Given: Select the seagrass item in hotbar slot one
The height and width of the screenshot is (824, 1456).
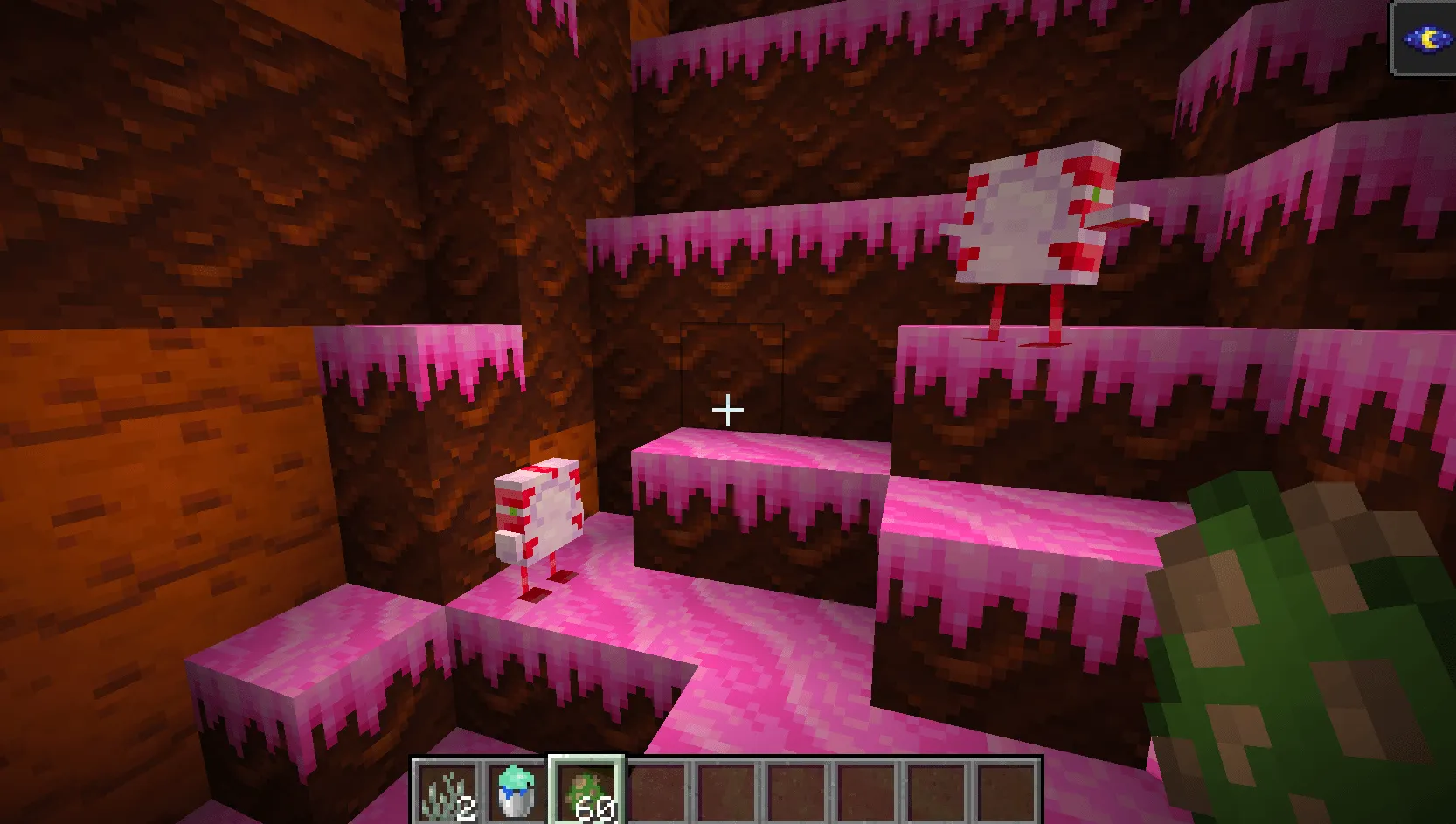Looking at the screenshot, I should pos(446,791).
